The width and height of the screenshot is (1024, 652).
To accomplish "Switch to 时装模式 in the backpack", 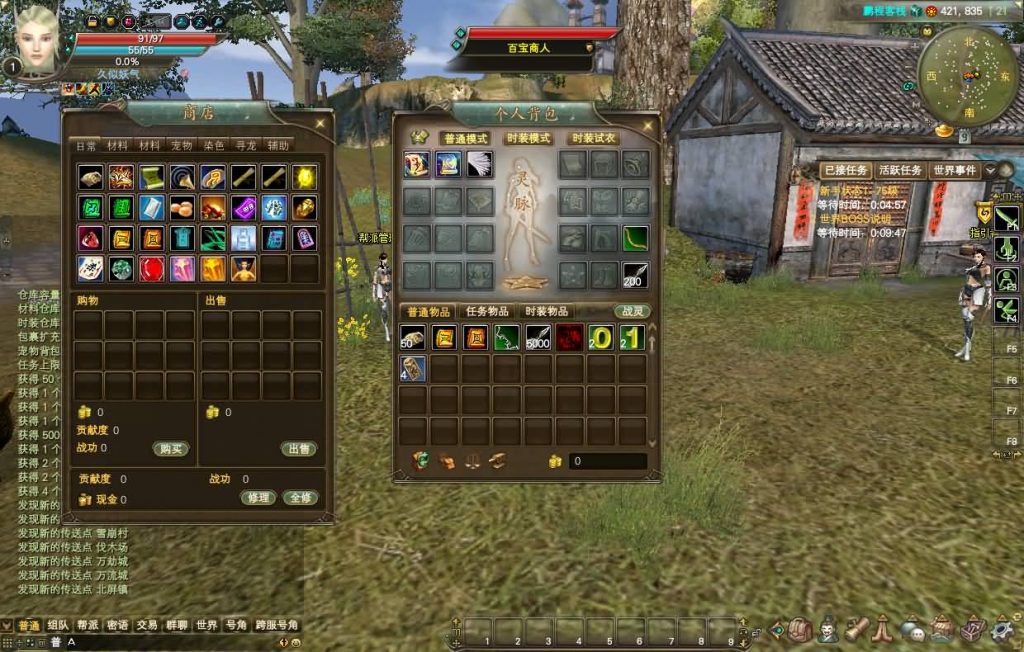I will (528, 138).
